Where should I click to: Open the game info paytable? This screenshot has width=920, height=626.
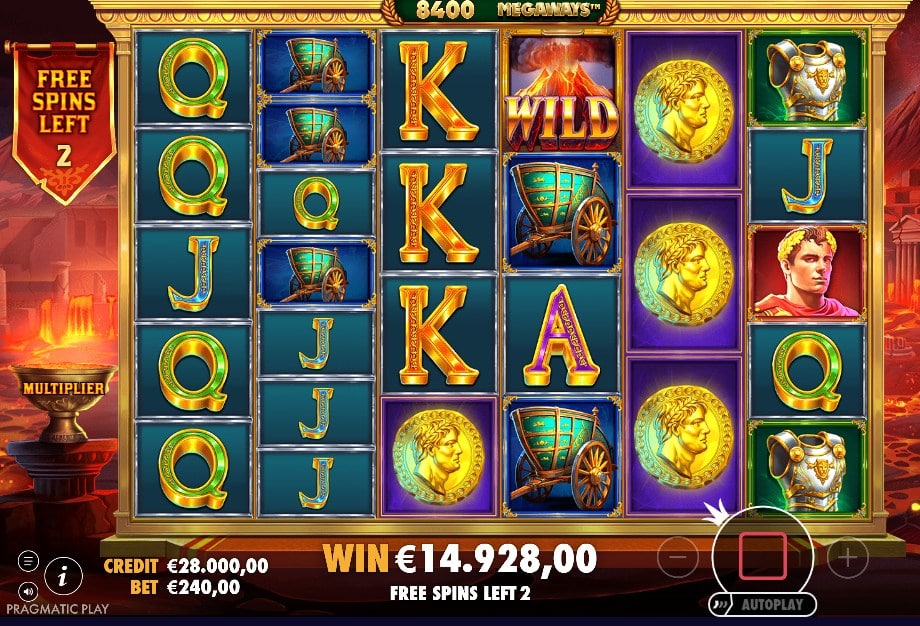coord(64,574)
